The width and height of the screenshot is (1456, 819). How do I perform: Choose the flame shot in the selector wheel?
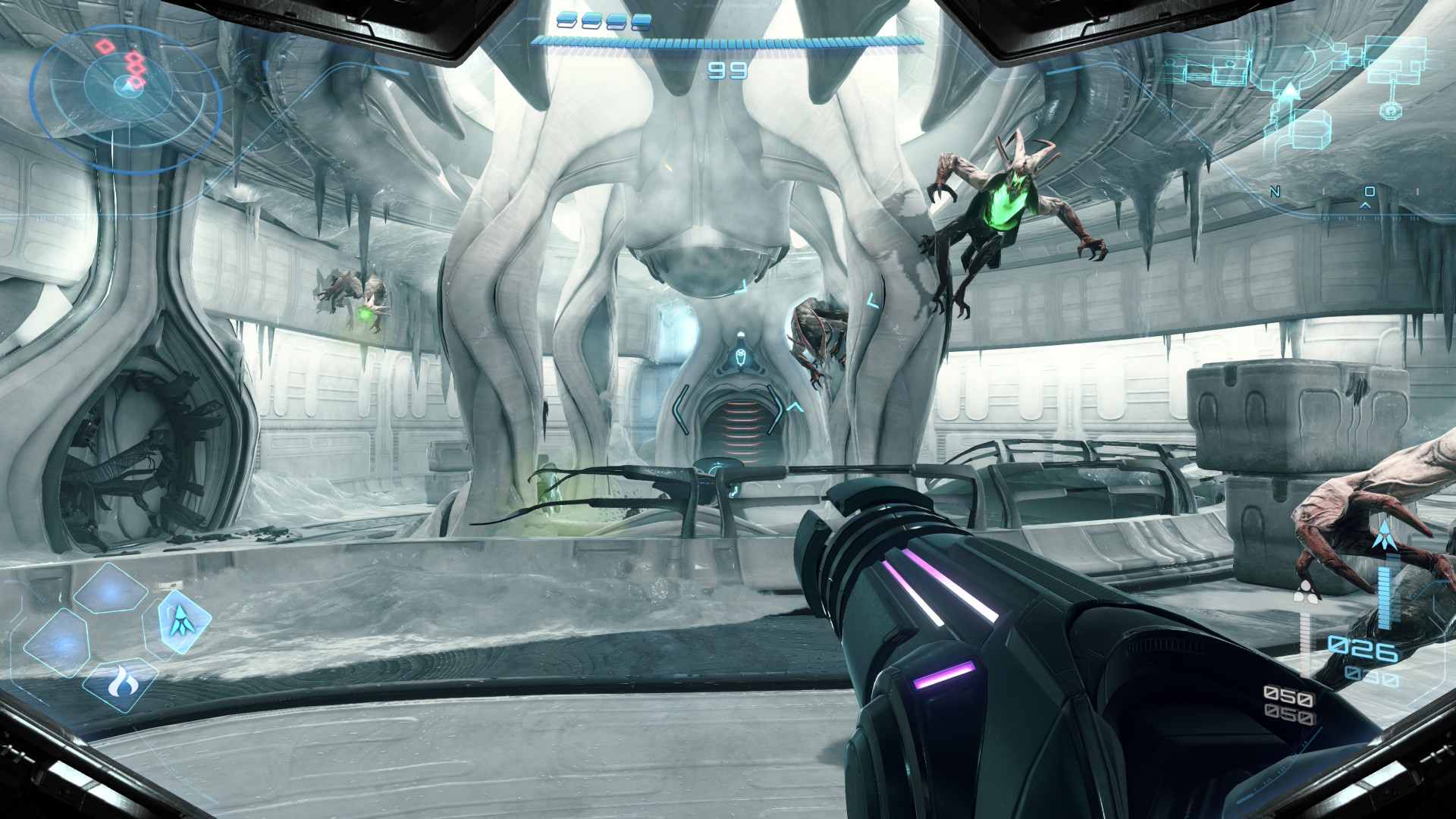(120, 684)
